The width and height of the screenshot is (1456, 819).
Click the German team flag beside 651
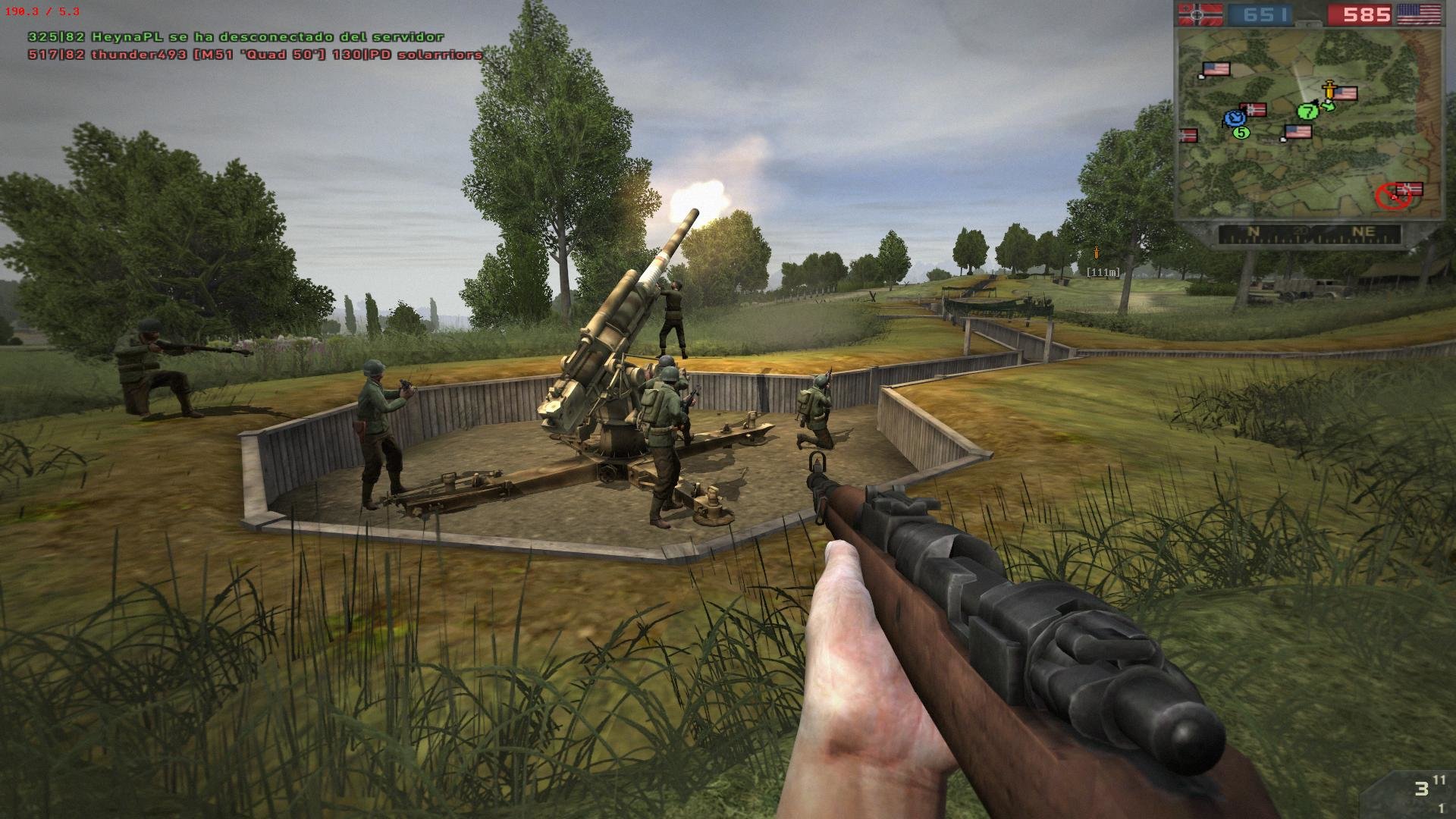tap(1199, 14)
